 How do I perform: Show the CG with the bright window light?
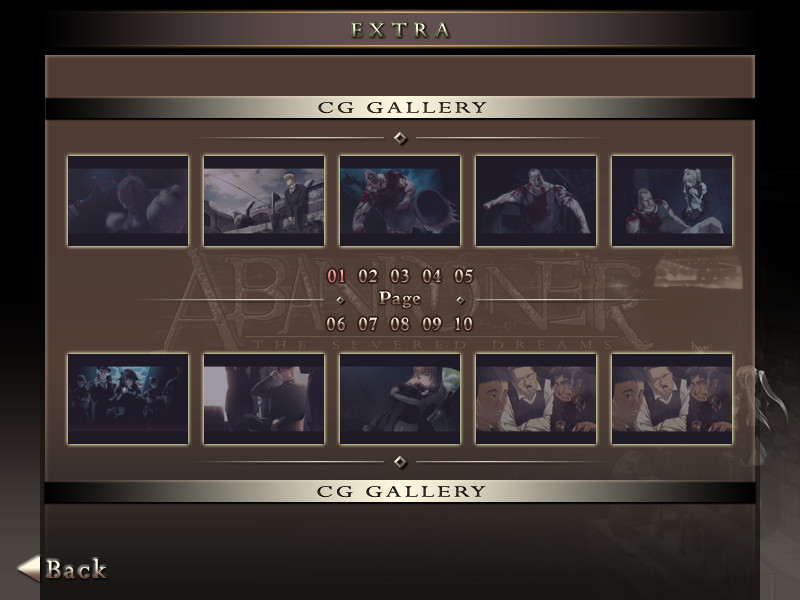[x=264, y=398]
